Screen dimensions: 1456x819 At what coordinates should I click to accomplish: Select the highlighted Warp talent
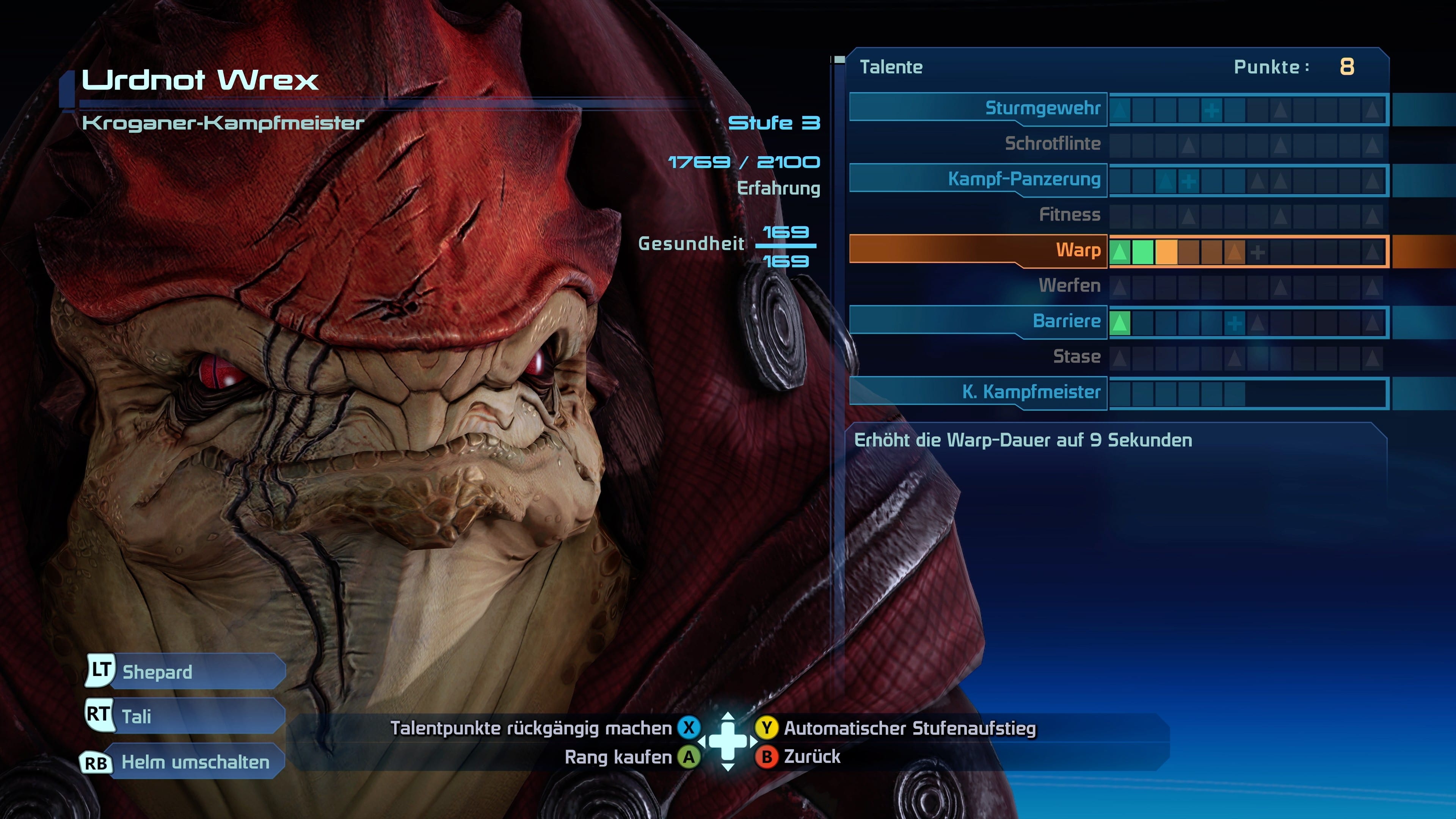click(x=1077, y=250)
